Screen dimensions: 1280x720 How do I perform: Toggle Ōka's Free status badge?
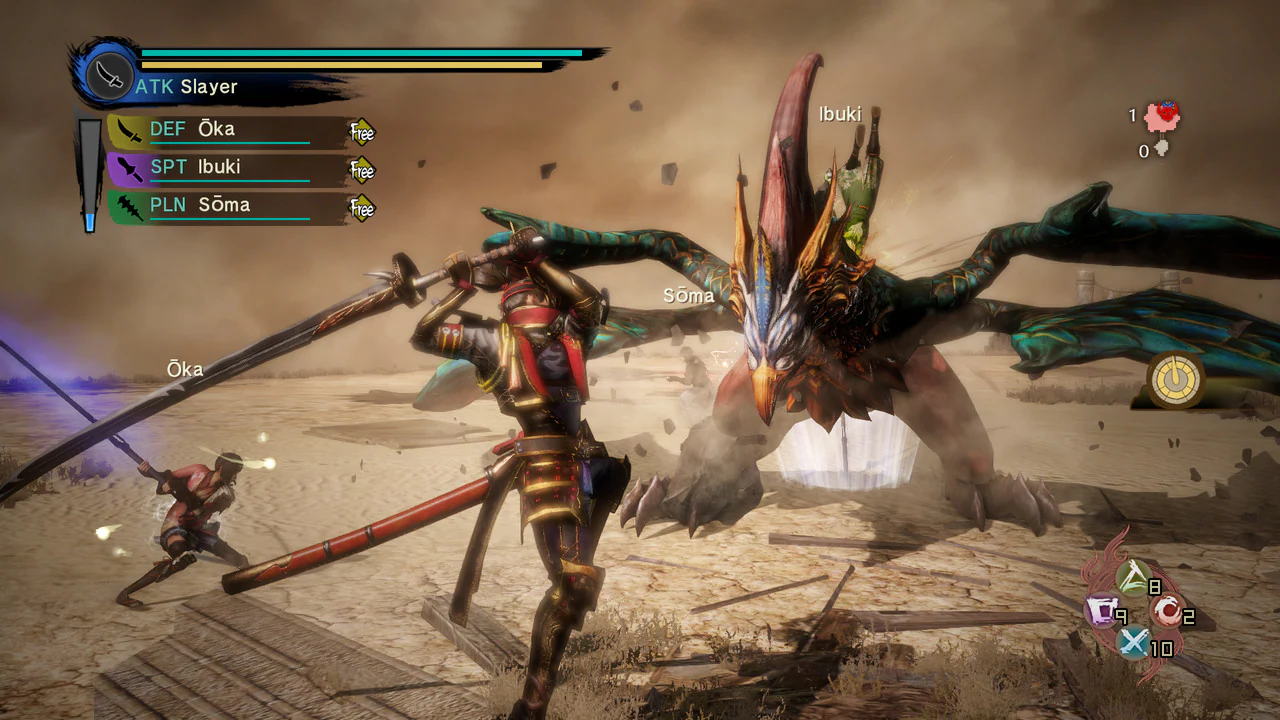360,133
